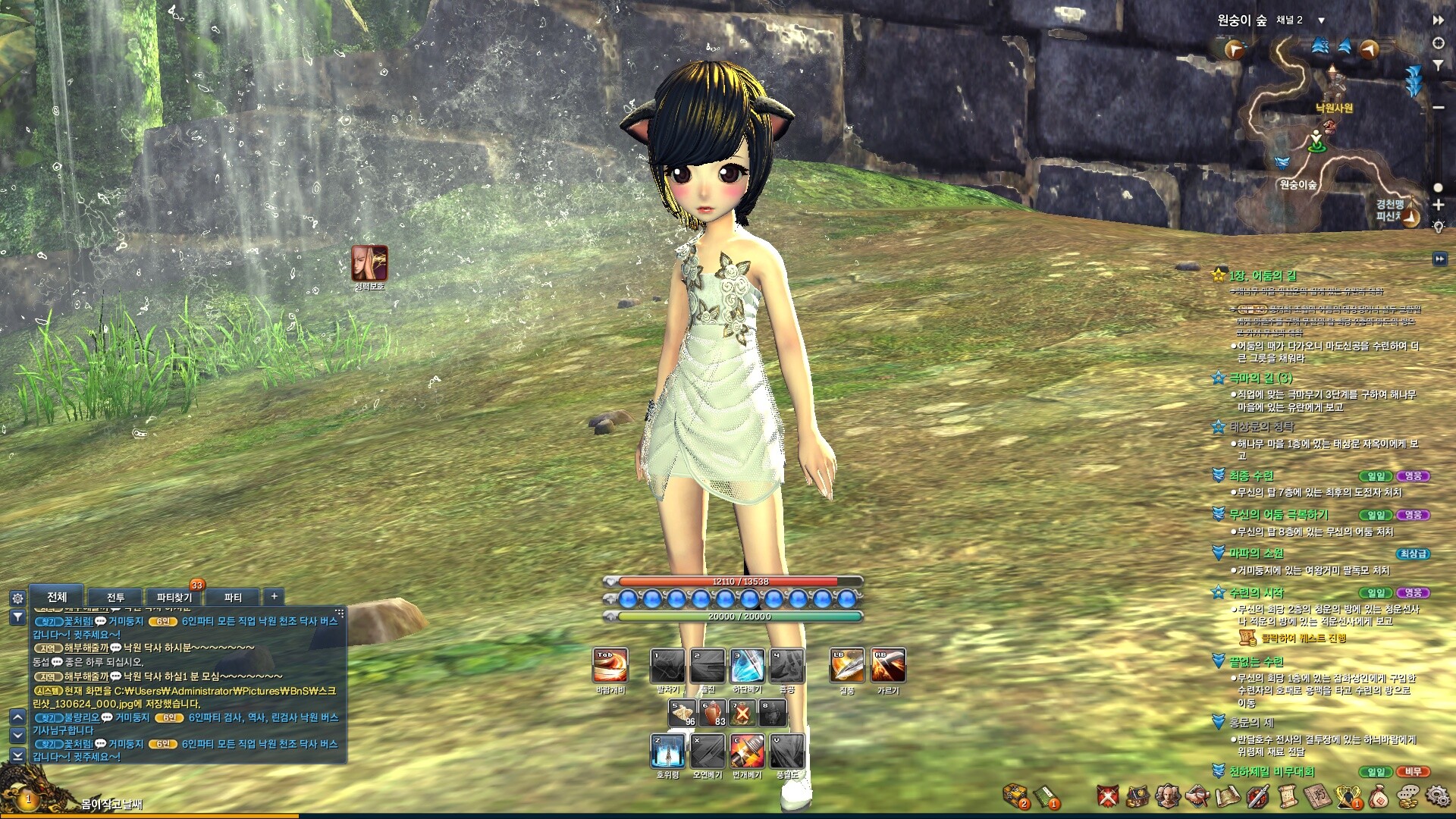The height and width of the screenshot is (819, 1456).
Task: Activate the 번개베기 skill
Action: pos(747,751)
